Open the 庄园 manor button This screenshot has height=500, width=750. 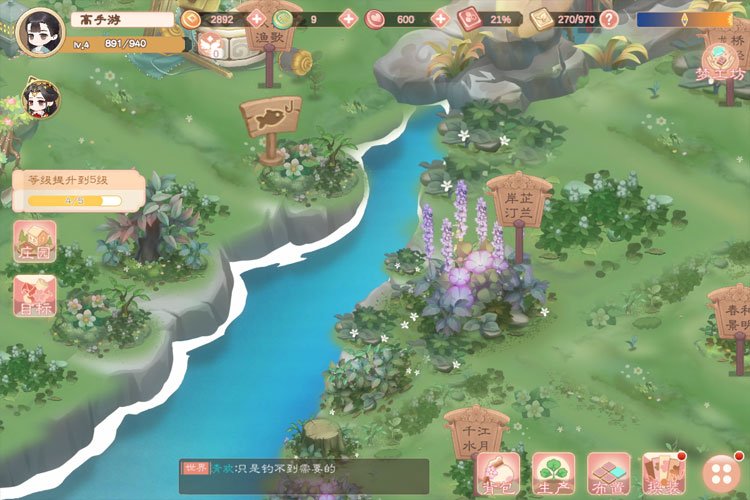(35, 243)
